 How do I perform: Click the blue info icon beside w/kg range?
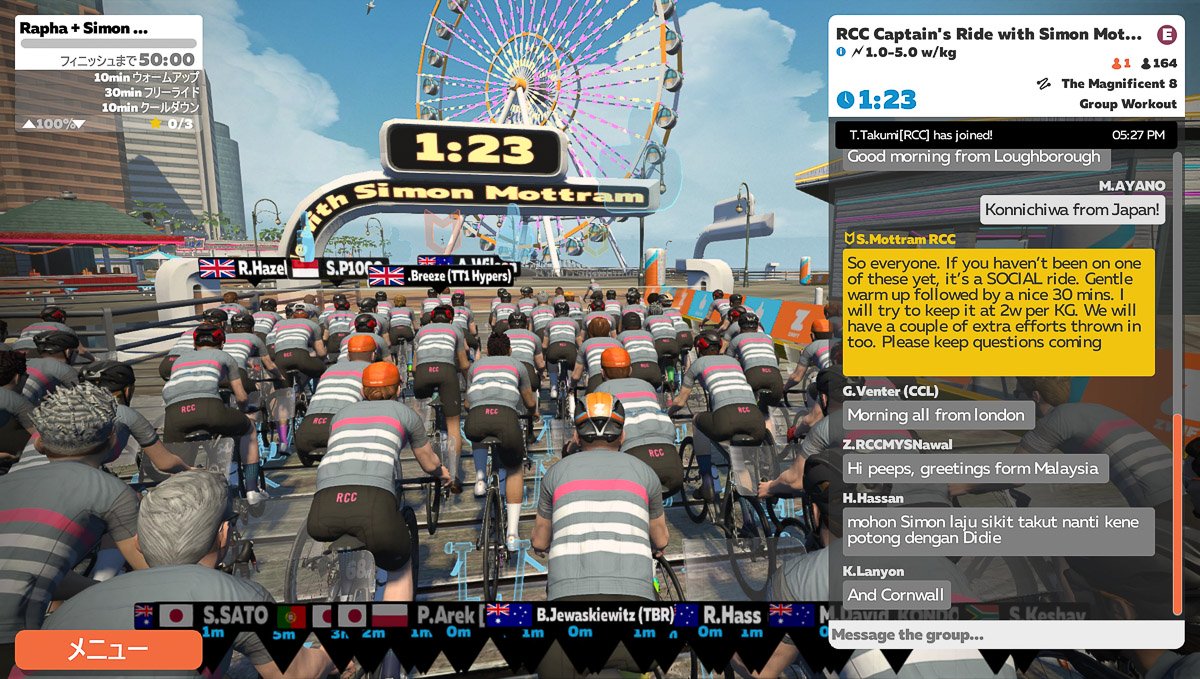coord(841,52)
